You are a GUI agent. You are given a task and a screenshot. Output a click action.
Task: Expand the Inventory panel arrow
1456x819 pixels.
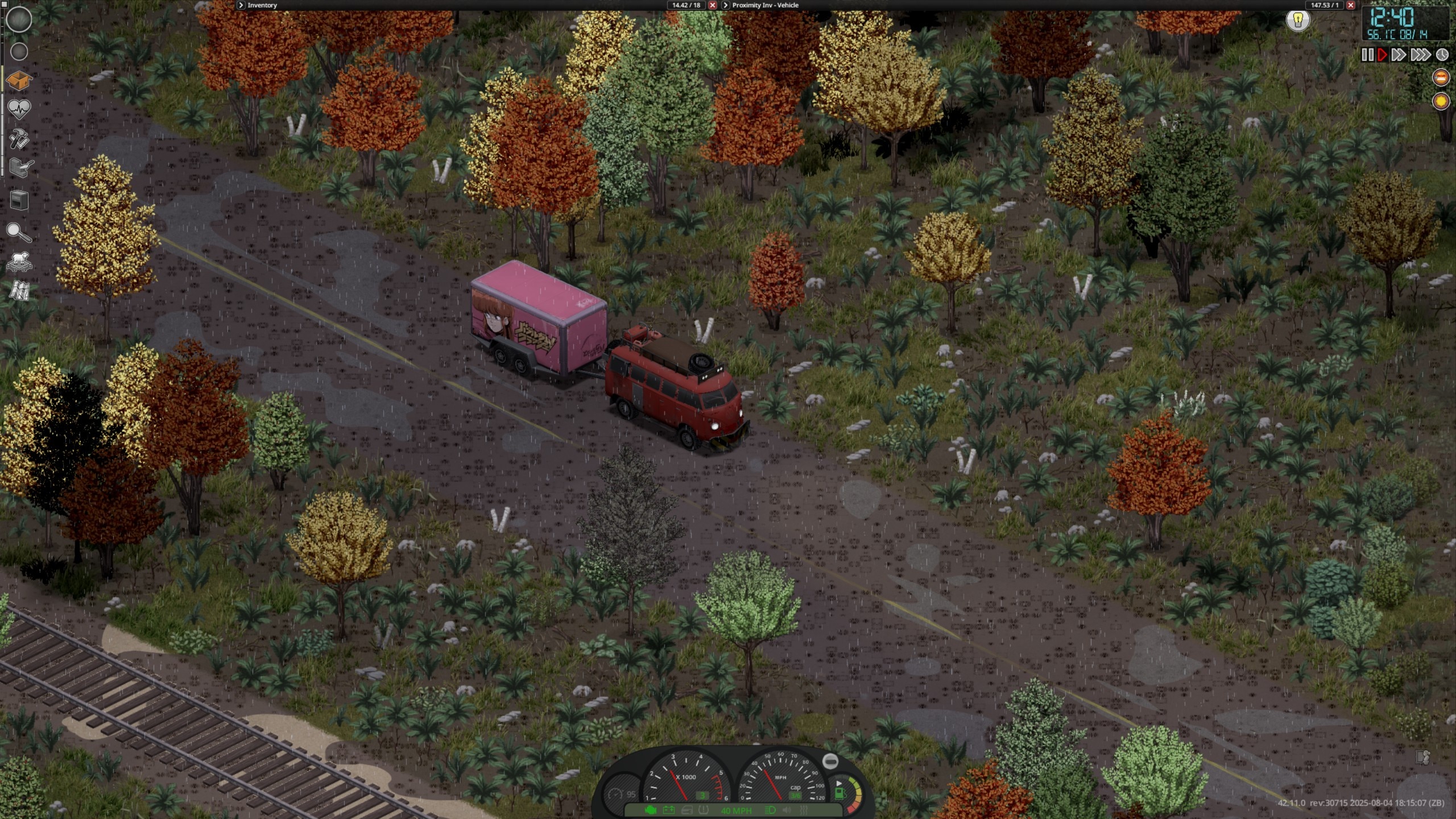241,5
